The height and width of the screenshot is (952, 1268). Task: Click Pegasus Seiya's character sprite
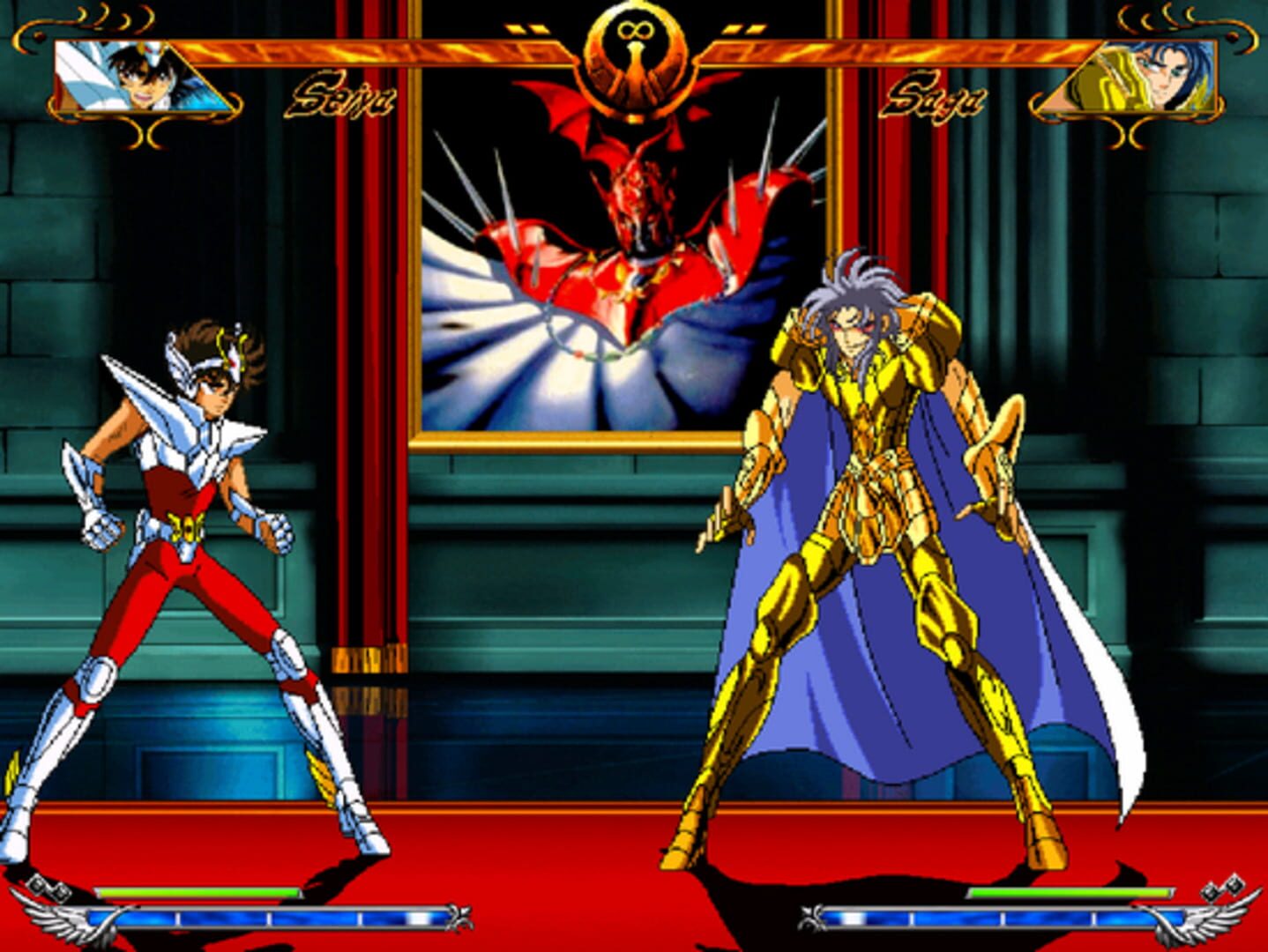(x=190, y=573)
